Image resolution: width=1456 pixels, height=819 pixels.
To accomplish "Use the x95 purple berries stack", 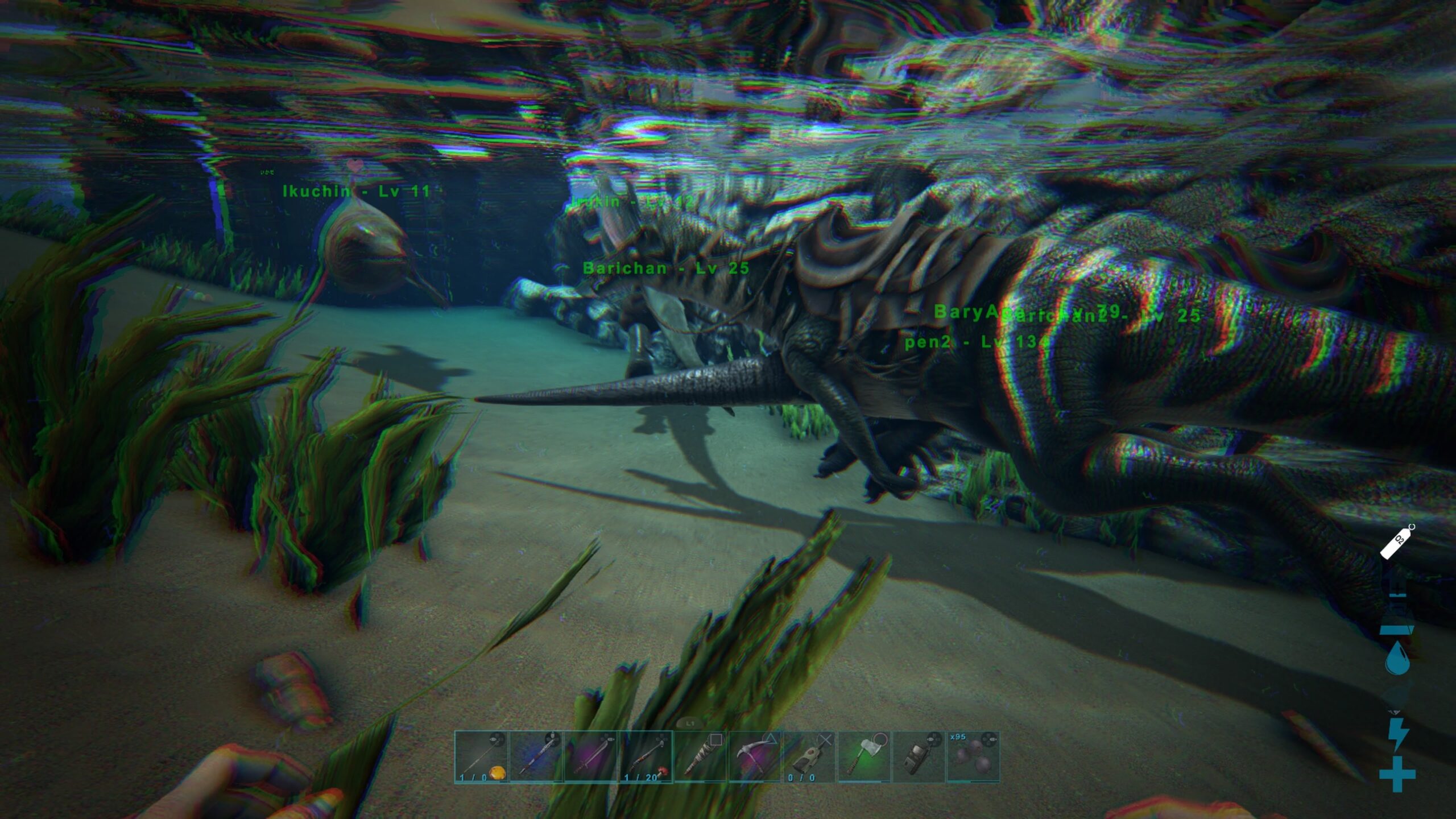I will [973, 757].
